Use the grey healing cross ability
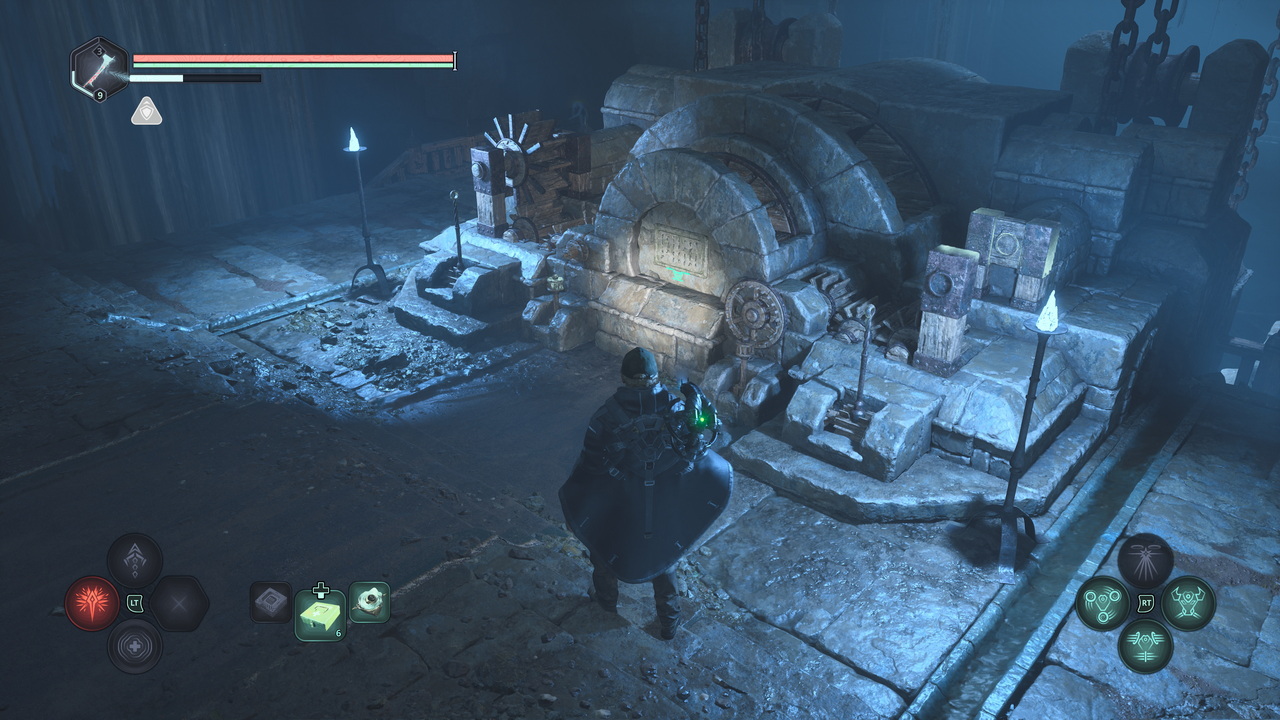This screenshot has height=720, width=1280. [x=135, y=645]
